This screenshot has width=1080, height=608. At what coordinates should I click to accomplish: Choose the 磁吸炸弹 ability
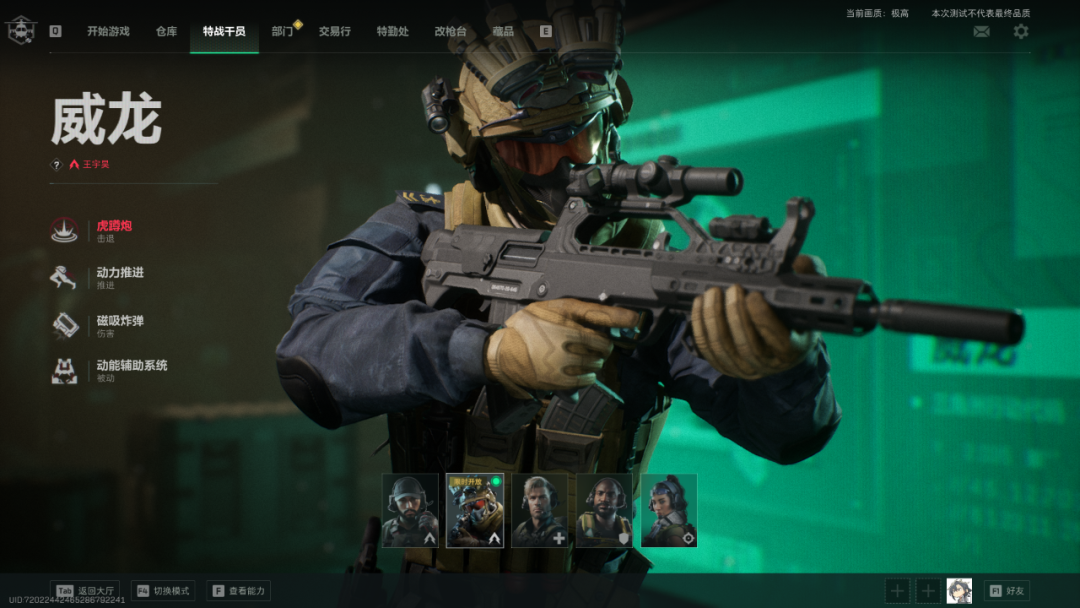tap(119, 324)
